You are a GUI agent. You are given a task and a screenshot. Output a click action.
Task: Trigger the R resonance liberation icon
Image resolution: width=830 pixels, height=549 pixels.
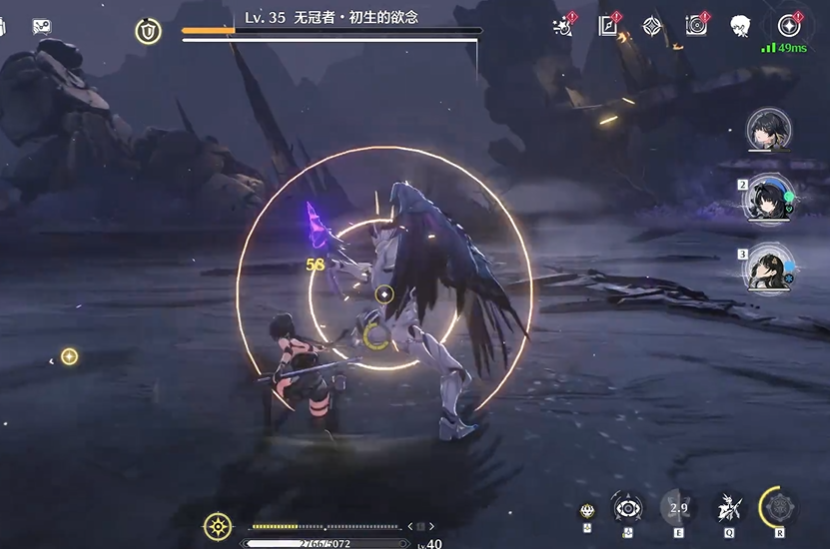pyautogui.click(x=778, y=507)
